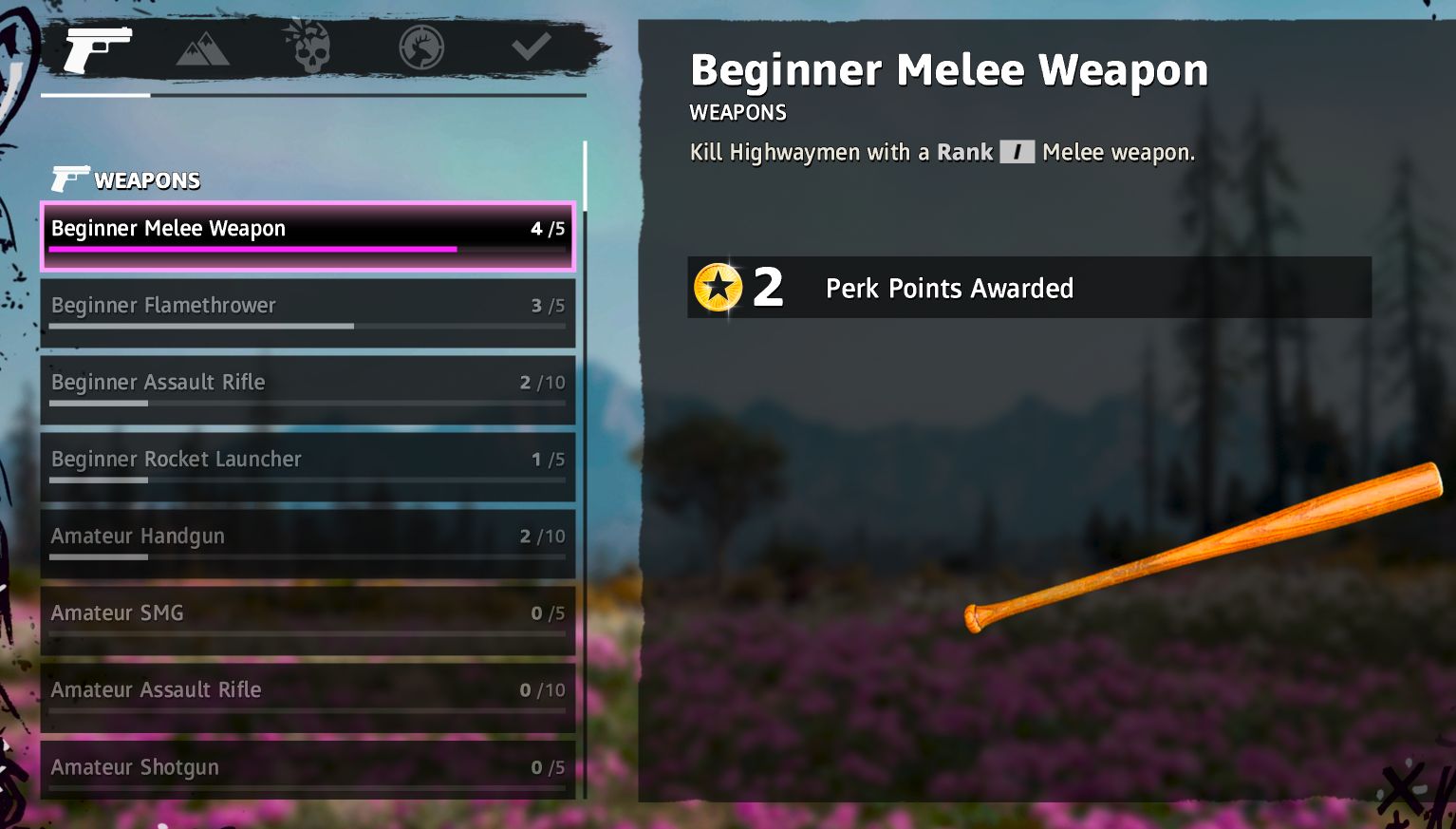
Task: Open the Beginner Rocket Launcher challenge
Action: pyautogui.click(x=308, y=466)
